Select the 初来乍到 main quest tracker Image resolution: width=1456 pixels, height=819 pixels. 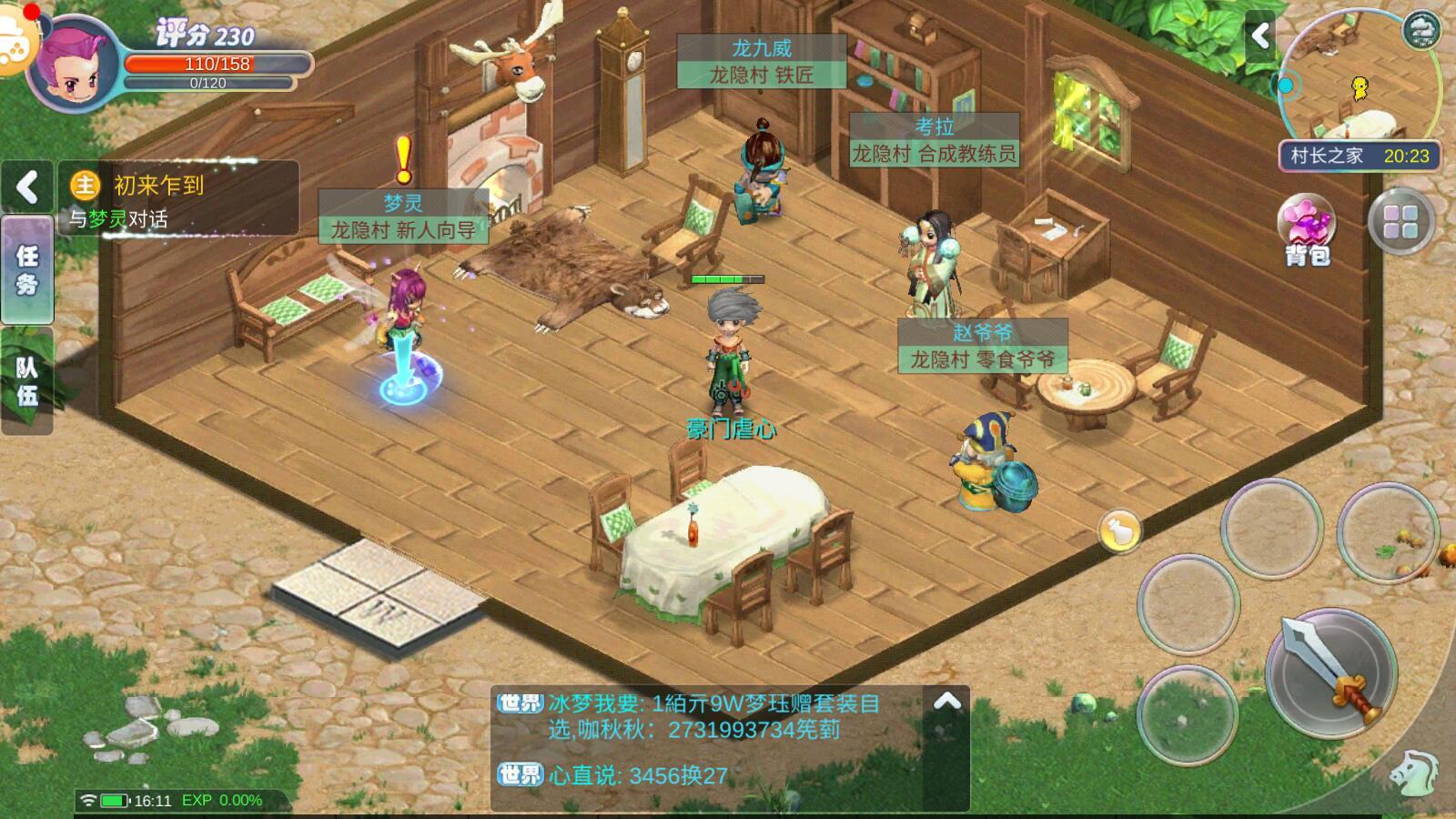[178, 200]
